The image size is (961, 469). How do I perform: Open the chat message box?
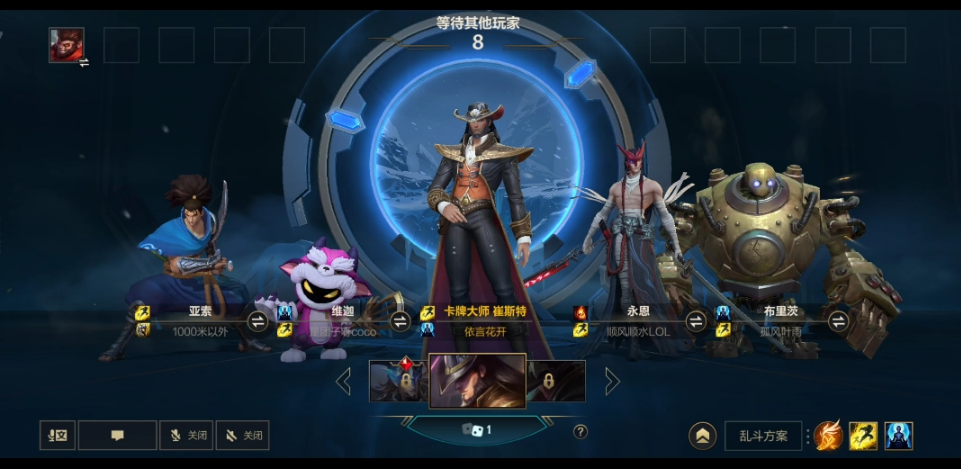click(117, 435)
